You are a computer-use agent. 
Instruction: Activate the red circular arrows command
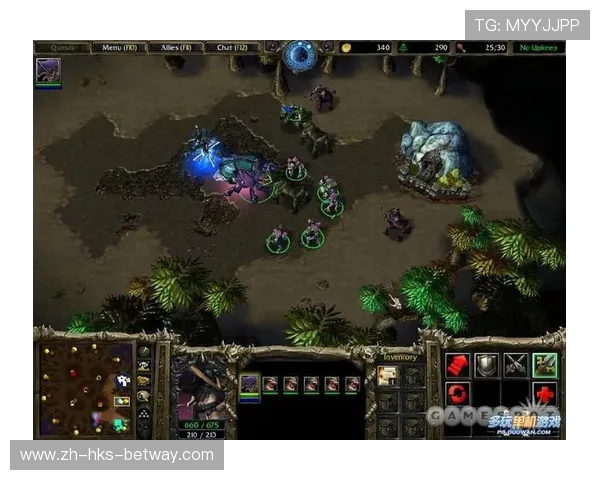coord(458,393)
